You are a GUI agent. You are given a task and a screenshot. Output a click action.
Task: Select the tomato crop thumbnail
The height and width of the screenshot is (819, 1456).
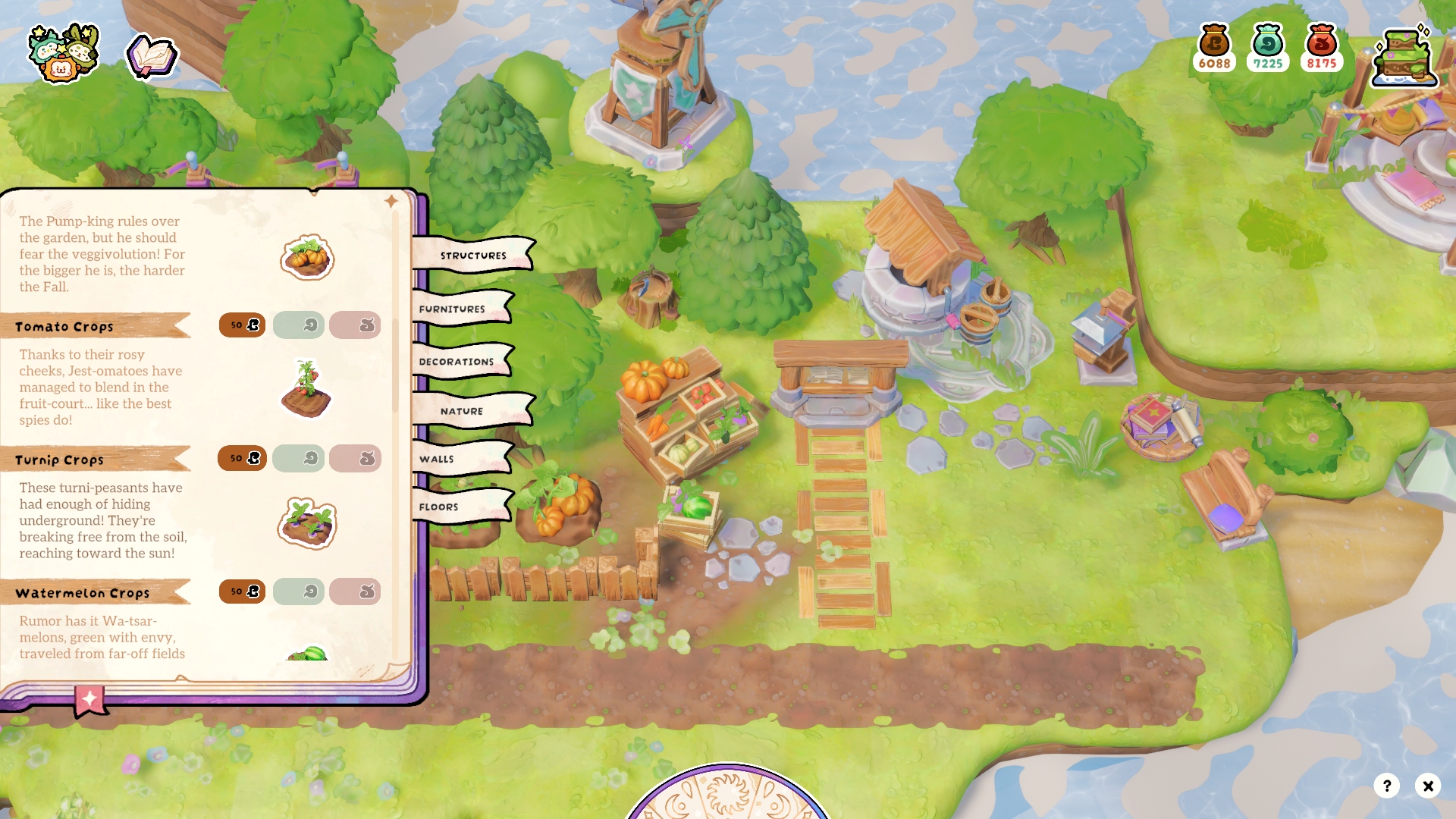click(306, 390)
